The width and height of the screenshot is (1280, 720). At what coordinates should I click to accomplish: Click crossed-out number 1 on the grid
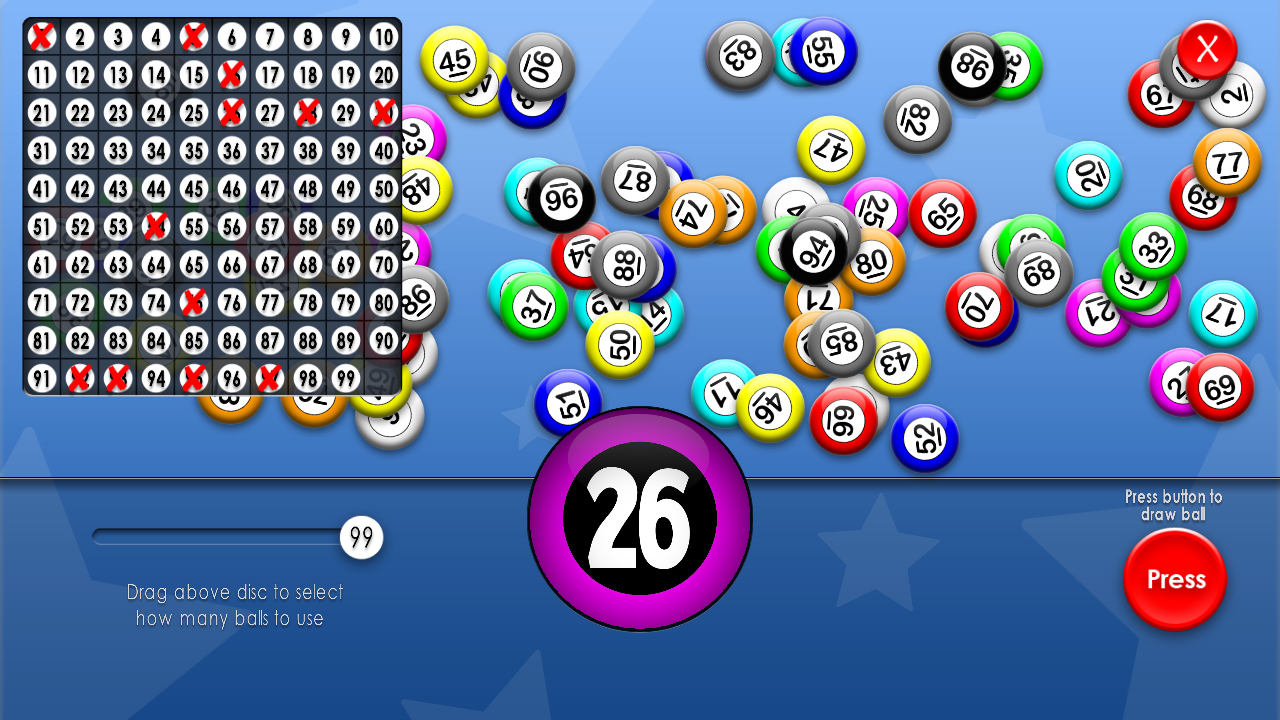(44, 36)
